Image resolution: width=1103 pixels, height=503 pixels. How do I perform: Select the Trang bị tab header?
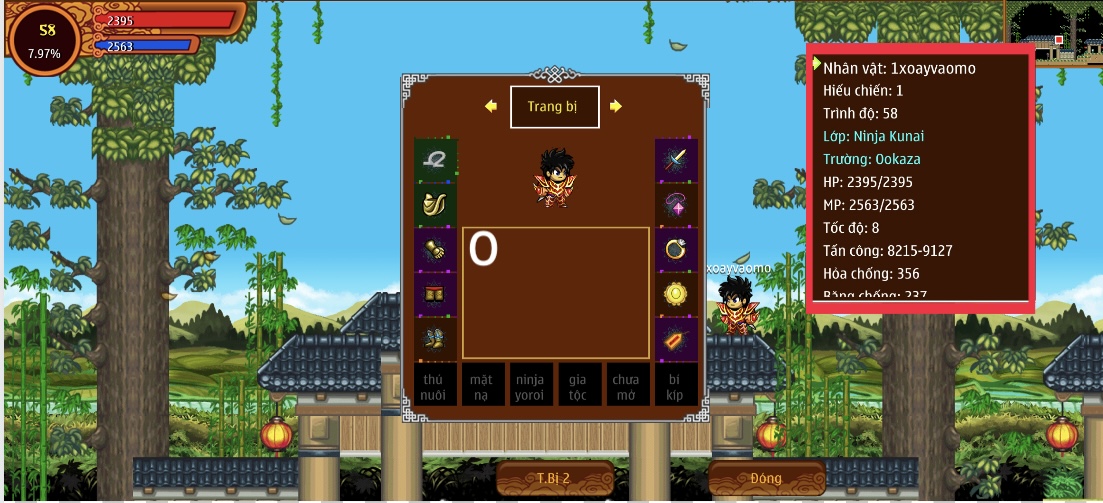click(554, 107)
